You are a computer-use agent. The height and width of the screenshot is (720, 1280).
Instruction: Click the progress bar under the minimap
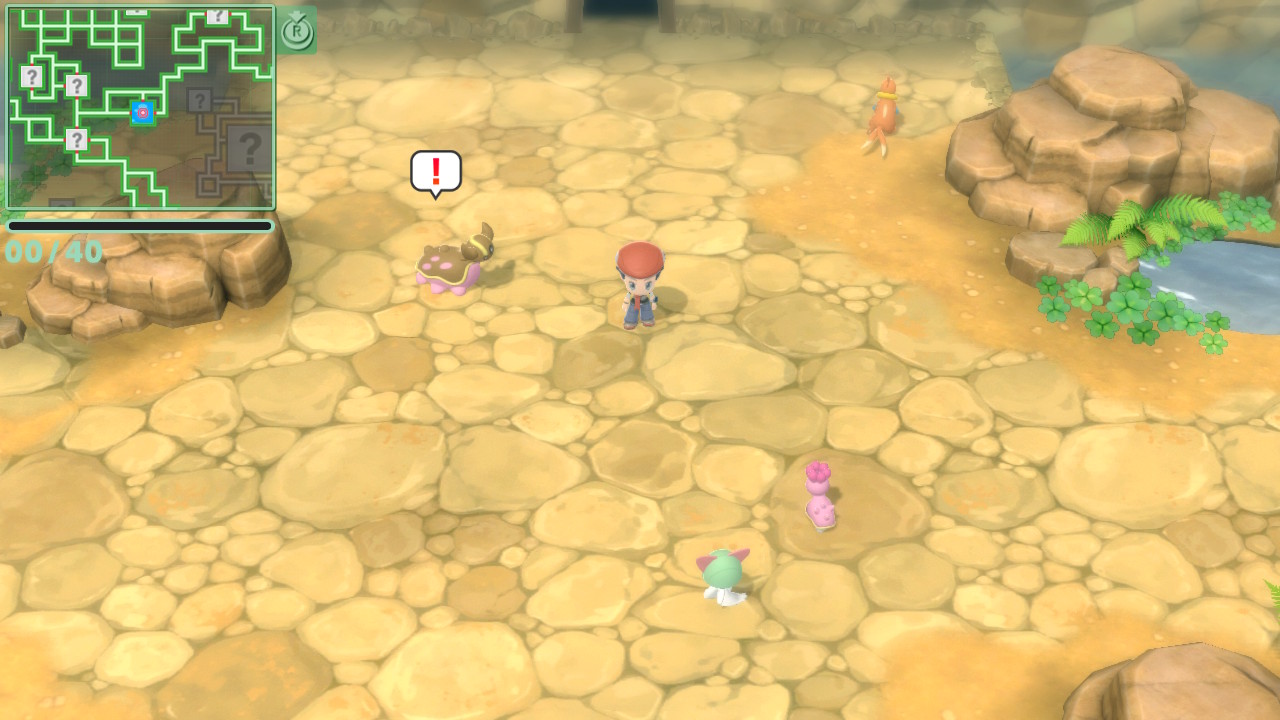(x=140, y=226)
